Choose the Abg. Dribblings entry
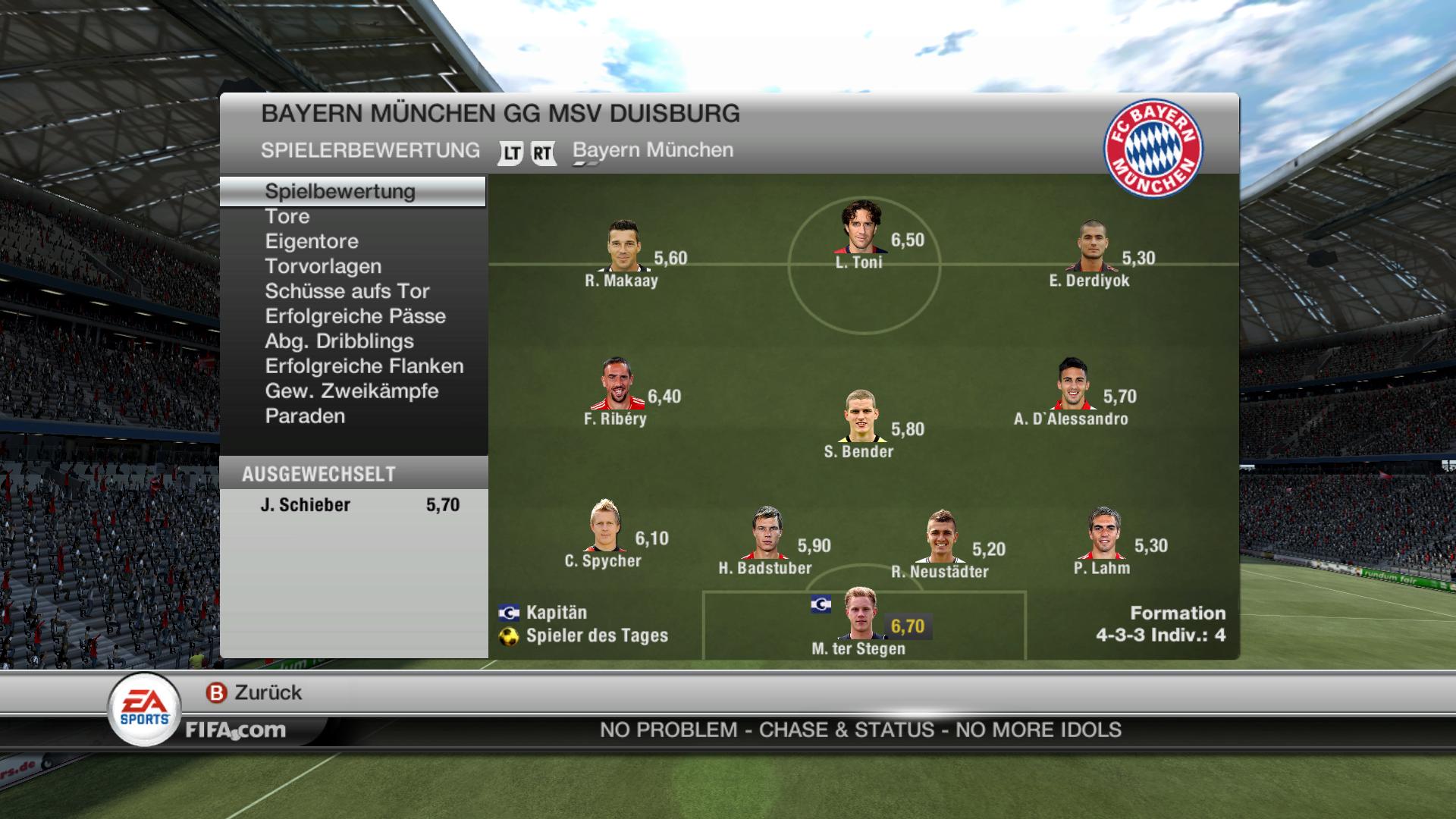The image size is (1456, 819). [339, 341]
